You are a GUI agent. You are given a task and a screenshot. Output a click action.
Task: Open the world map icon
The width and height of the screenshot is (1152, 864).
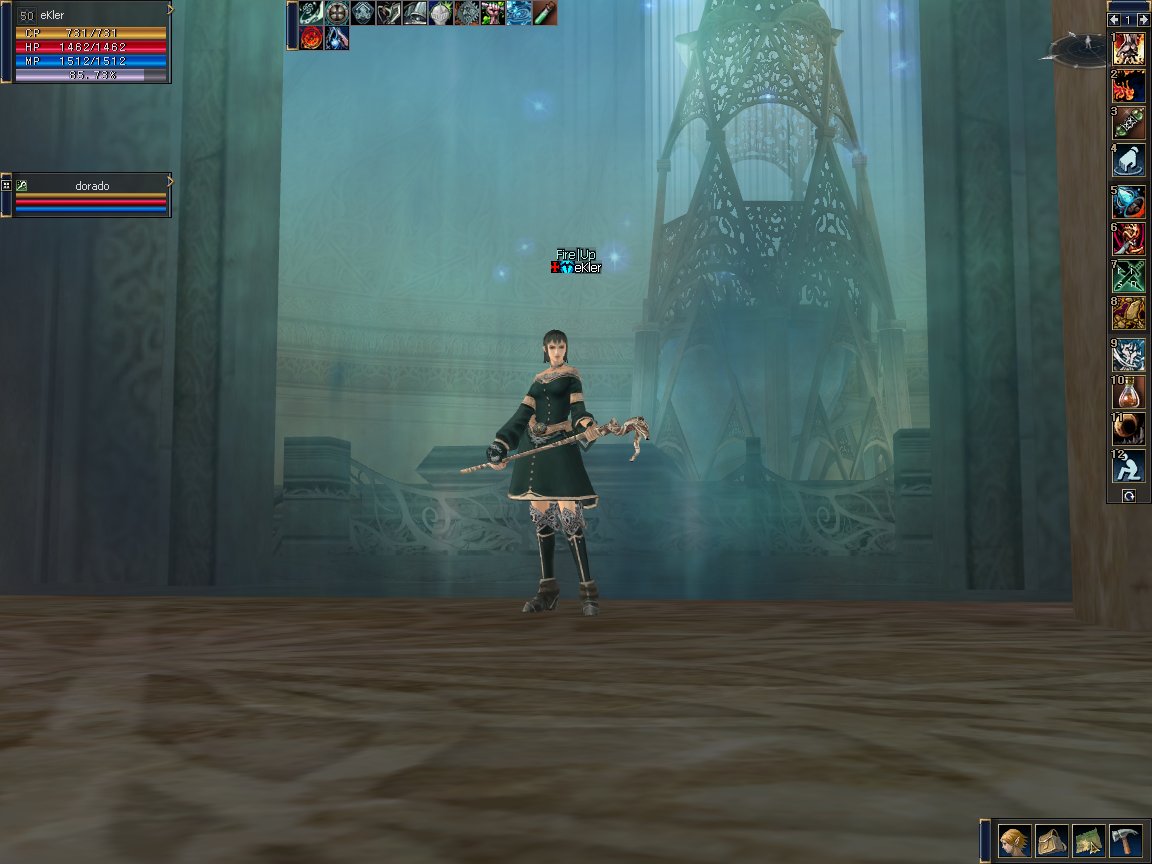tap(1088, 841)
